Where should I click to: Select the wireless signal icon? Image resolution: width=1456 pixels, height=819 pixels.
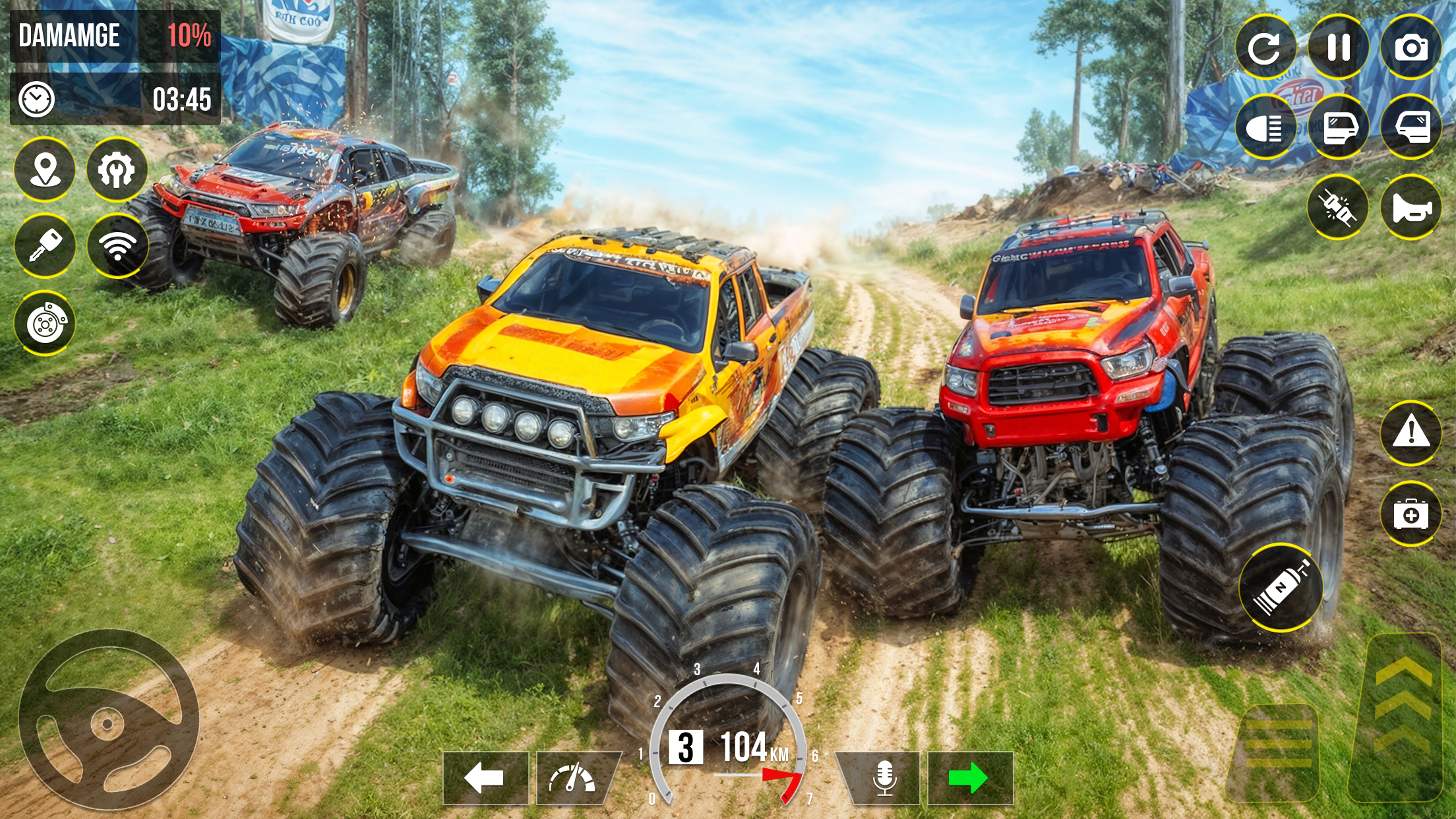[x=117, y=246]
